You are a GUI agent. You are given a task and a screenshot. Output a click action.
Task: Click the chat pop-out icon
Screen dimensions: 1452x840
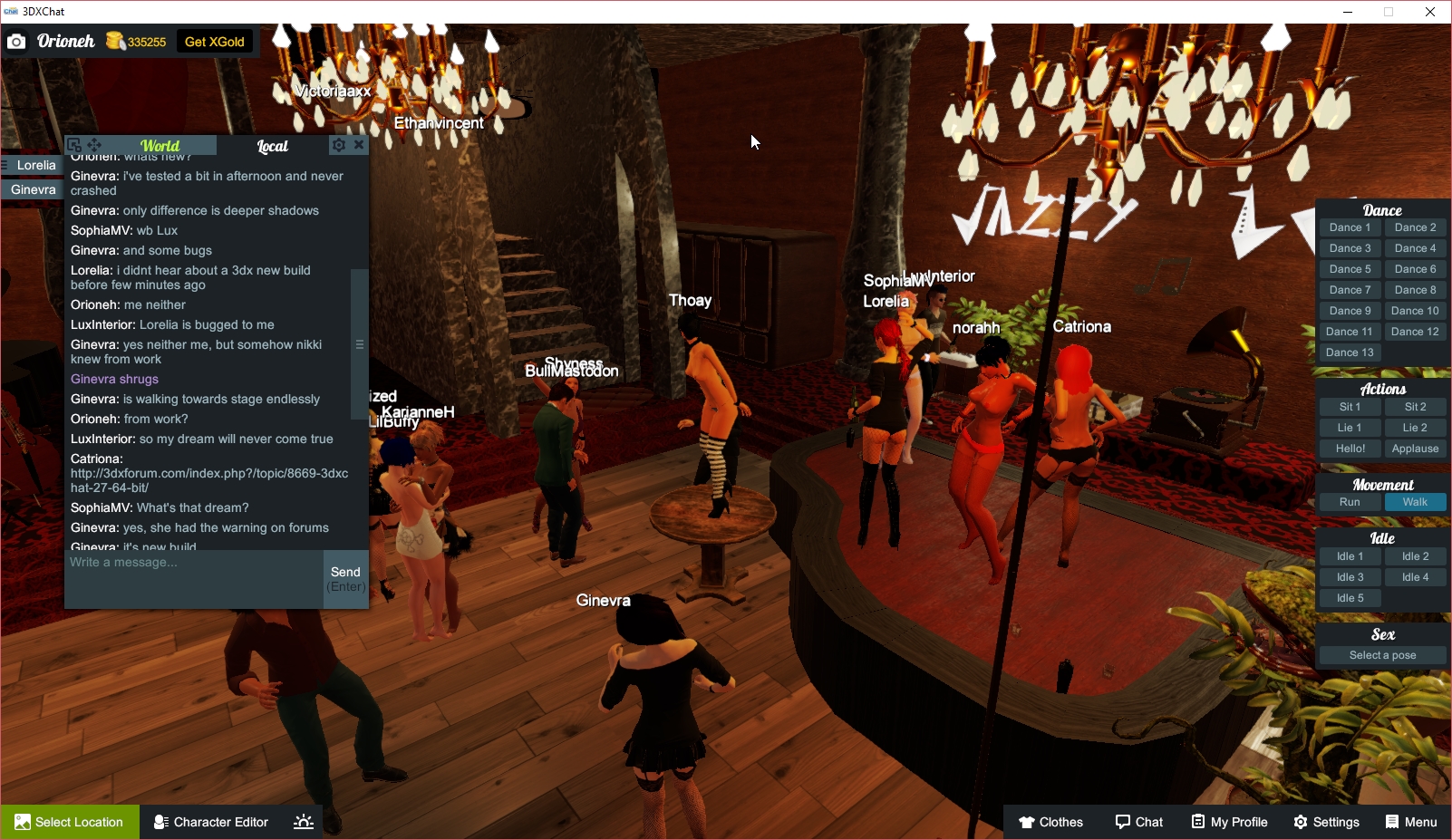(73, 144)
